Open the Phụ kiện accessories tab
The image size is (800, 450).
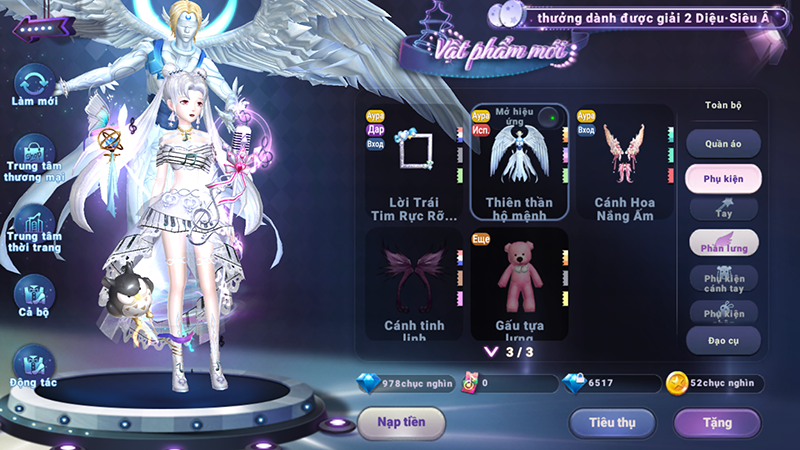click(723, 179)
